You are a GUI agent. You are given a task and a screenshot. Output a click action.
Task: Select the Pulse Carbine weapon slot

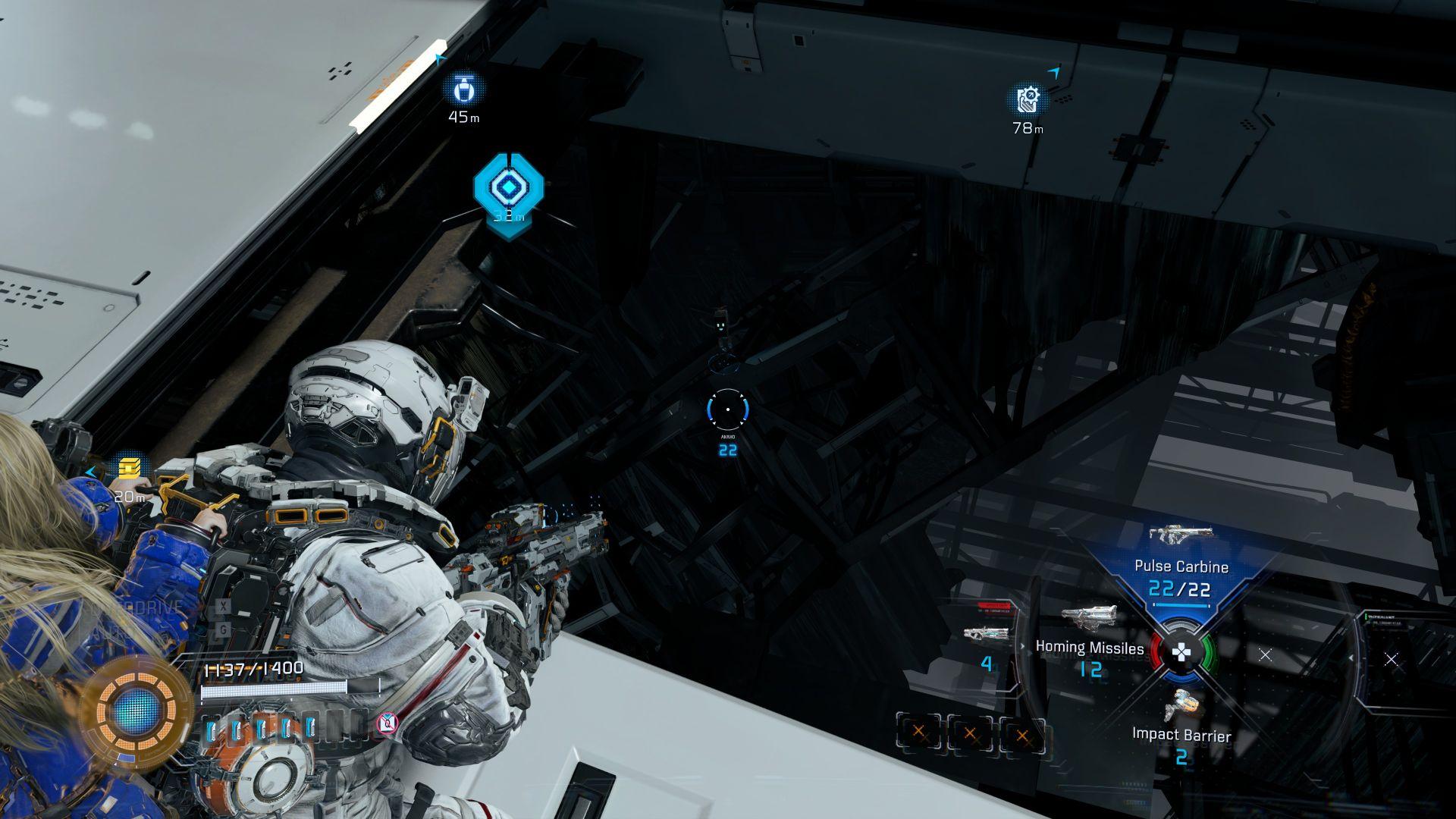pyautogui.click(x=1180, y=566)
